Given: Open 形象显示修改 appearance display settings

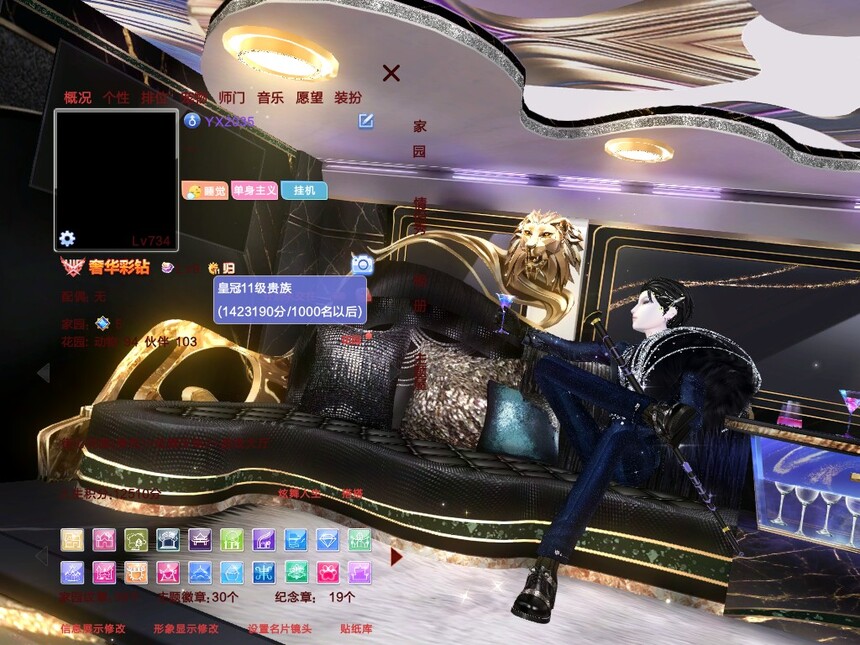Looking at the screenshot, I should 186,629.
